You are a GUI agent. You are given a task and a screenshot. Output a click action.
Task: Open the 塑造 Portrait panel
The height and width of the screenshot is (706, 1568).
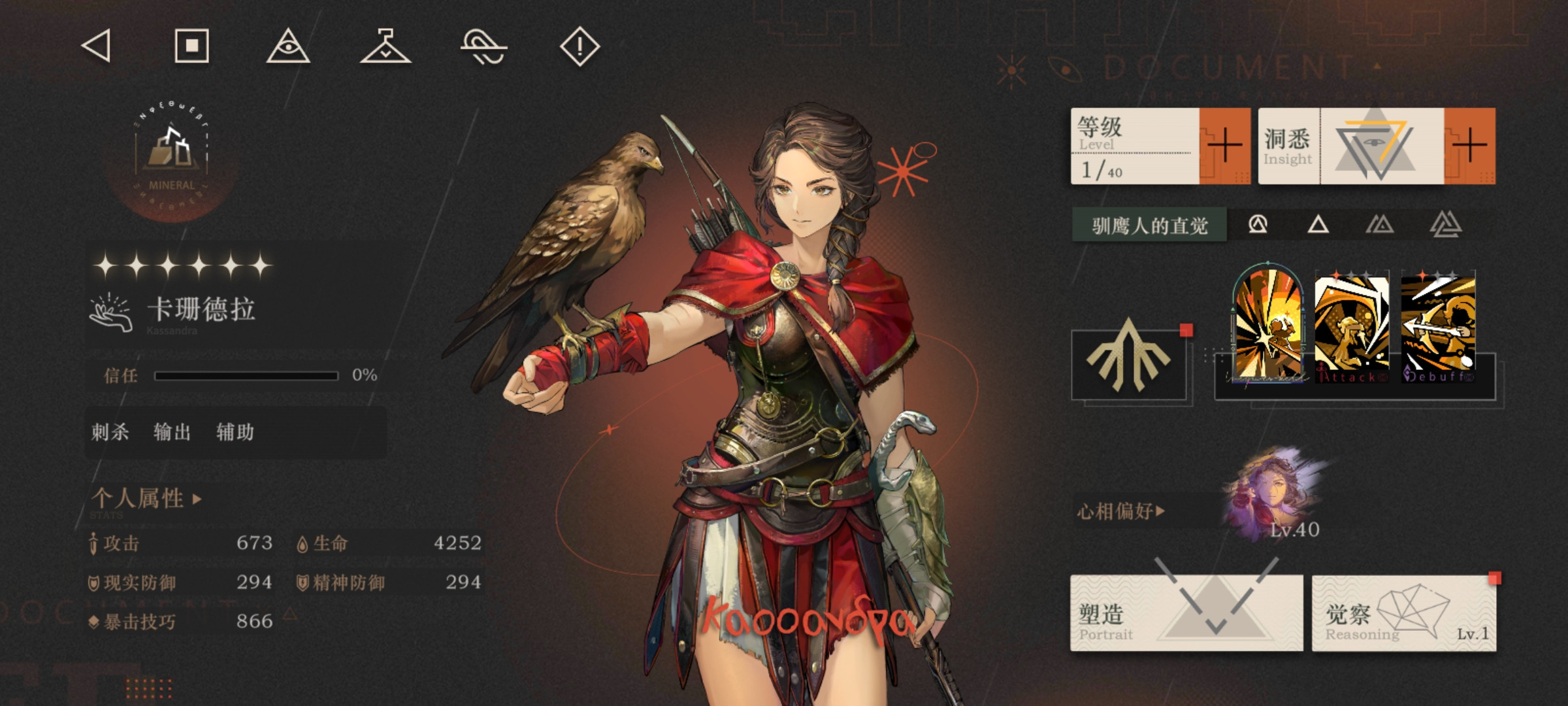(x=1186, y=613)
